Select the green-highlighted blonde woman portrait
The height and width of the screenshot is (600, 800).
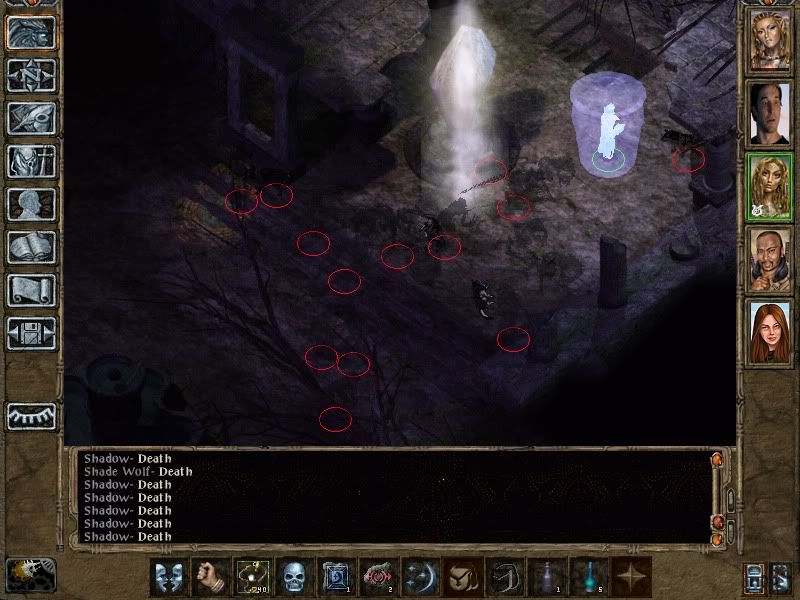[x=770, y=186]
